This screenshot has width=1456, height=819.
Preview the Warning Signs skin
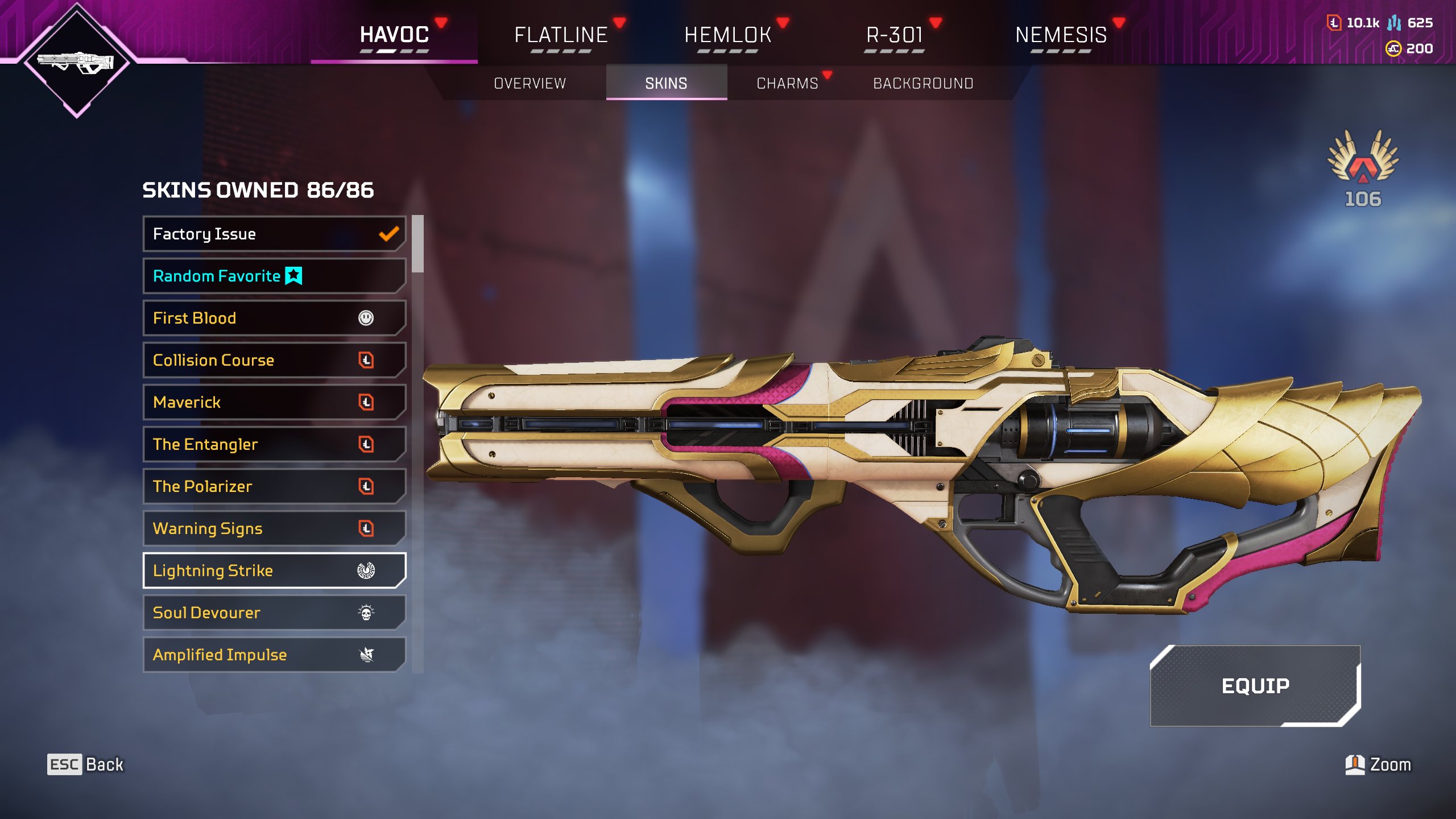pos(274,528)
